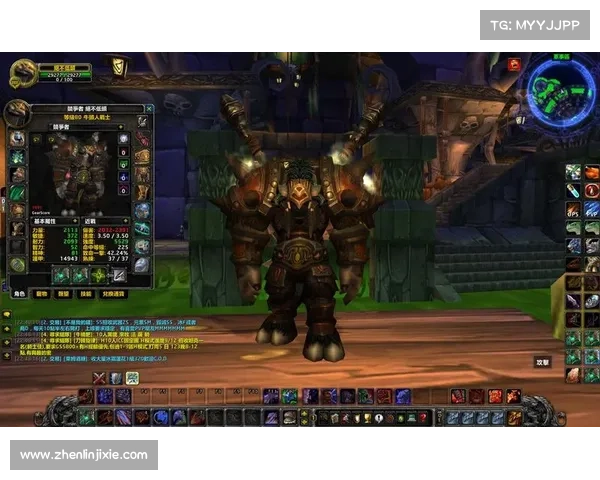Image resolution: width=600 pixels, height=480 pixels.
Task: Click the DPS icon on the side bar
Action: coord(574,210)
